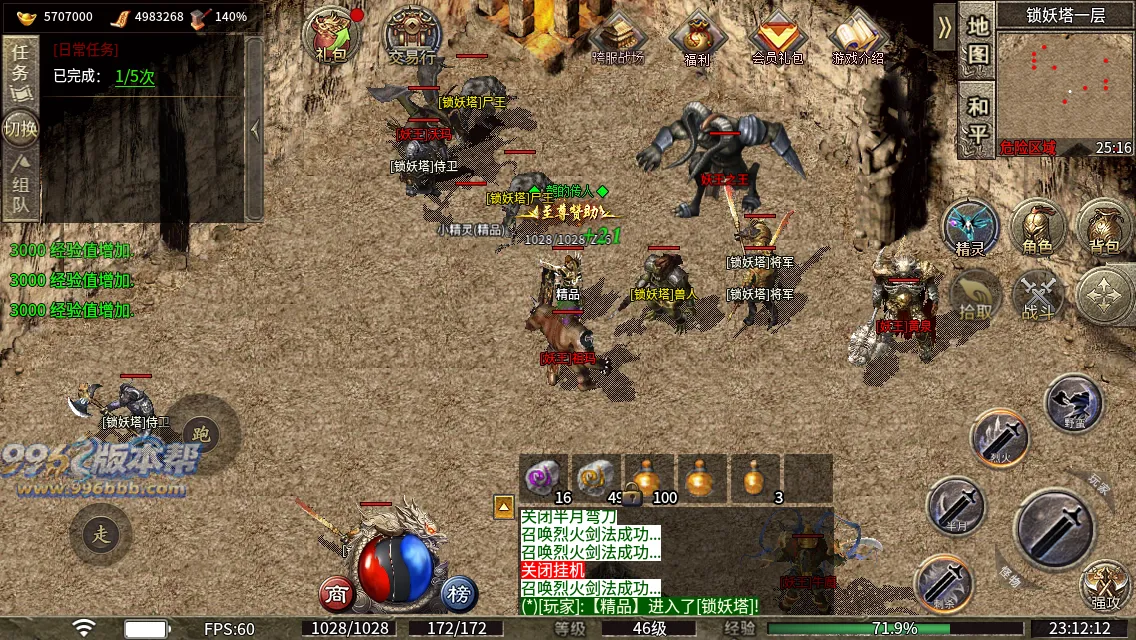Image resolution: width=1136 pixels, height=640 pixels.
Task: Activate the 烈火 flame sword skill
Action: 1000,438
